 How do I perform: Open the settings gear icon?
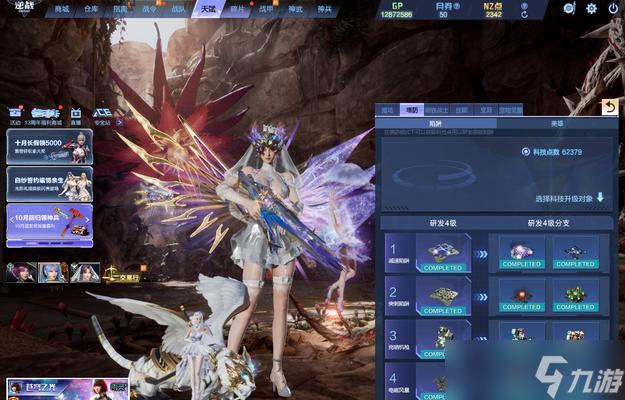[x=591, y=8]
